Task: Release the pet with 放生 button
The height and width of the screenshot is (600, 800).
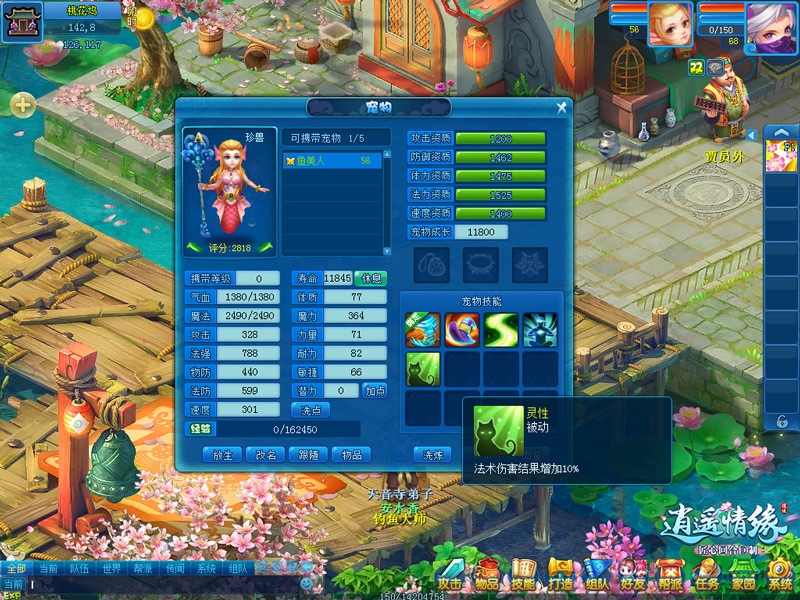Action: click(222, 454)
